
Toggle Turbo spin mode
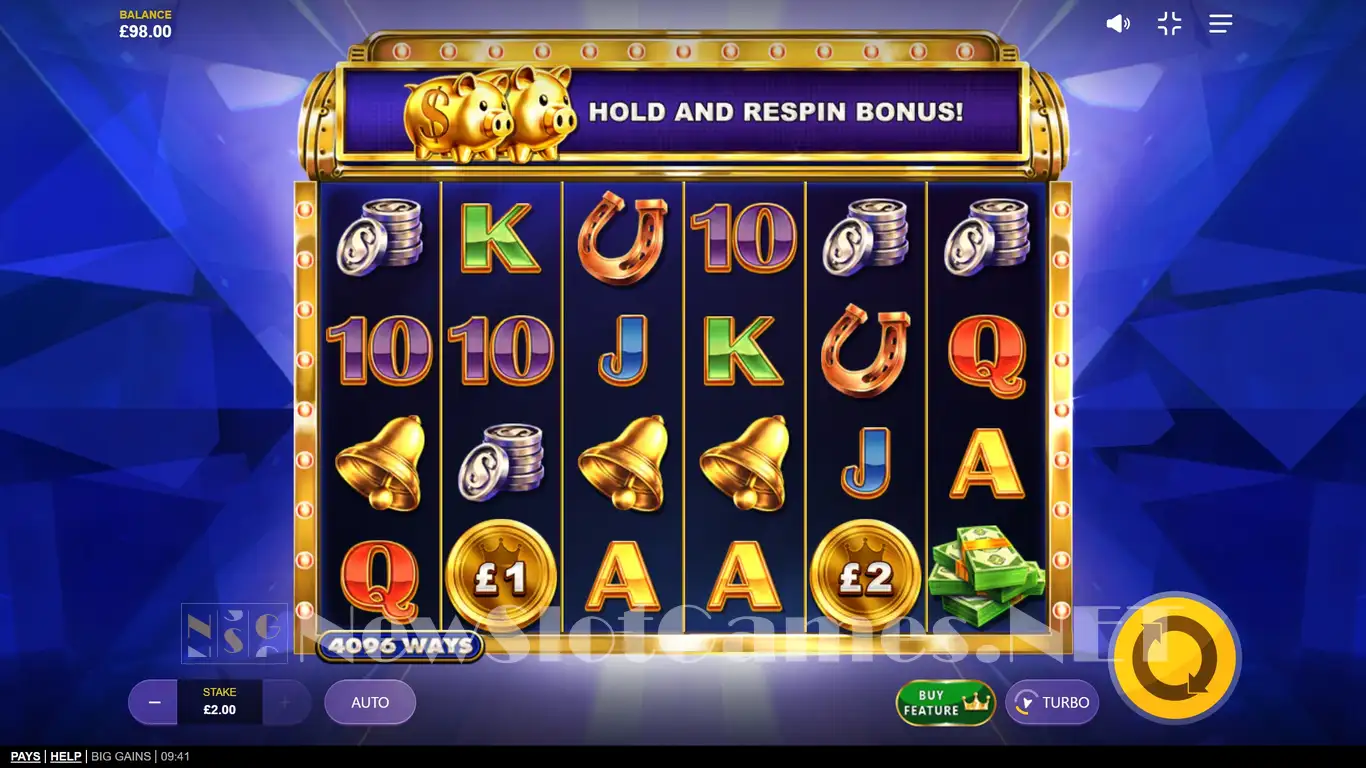pyautogui.click(x=1052, y=703)
